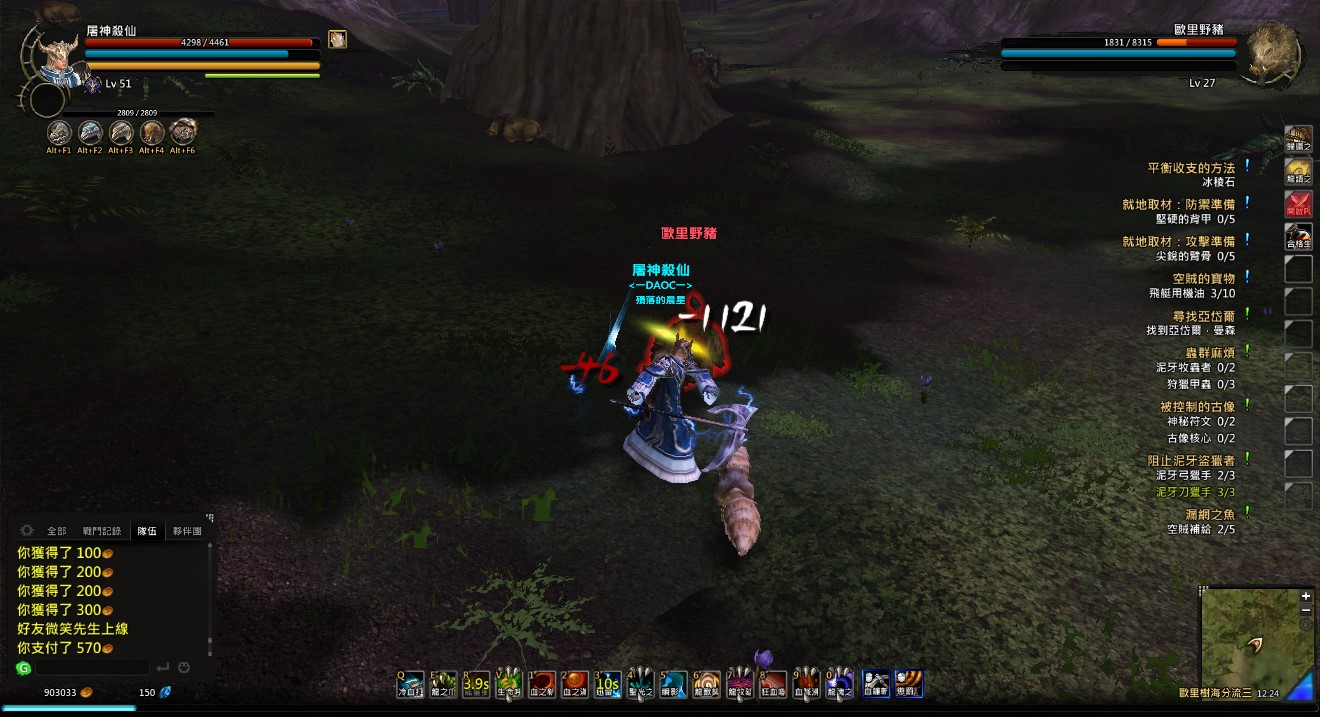Trigger the 狂血 skill in slot 8
1320x717 pixels.
click(x=773, y=684)
